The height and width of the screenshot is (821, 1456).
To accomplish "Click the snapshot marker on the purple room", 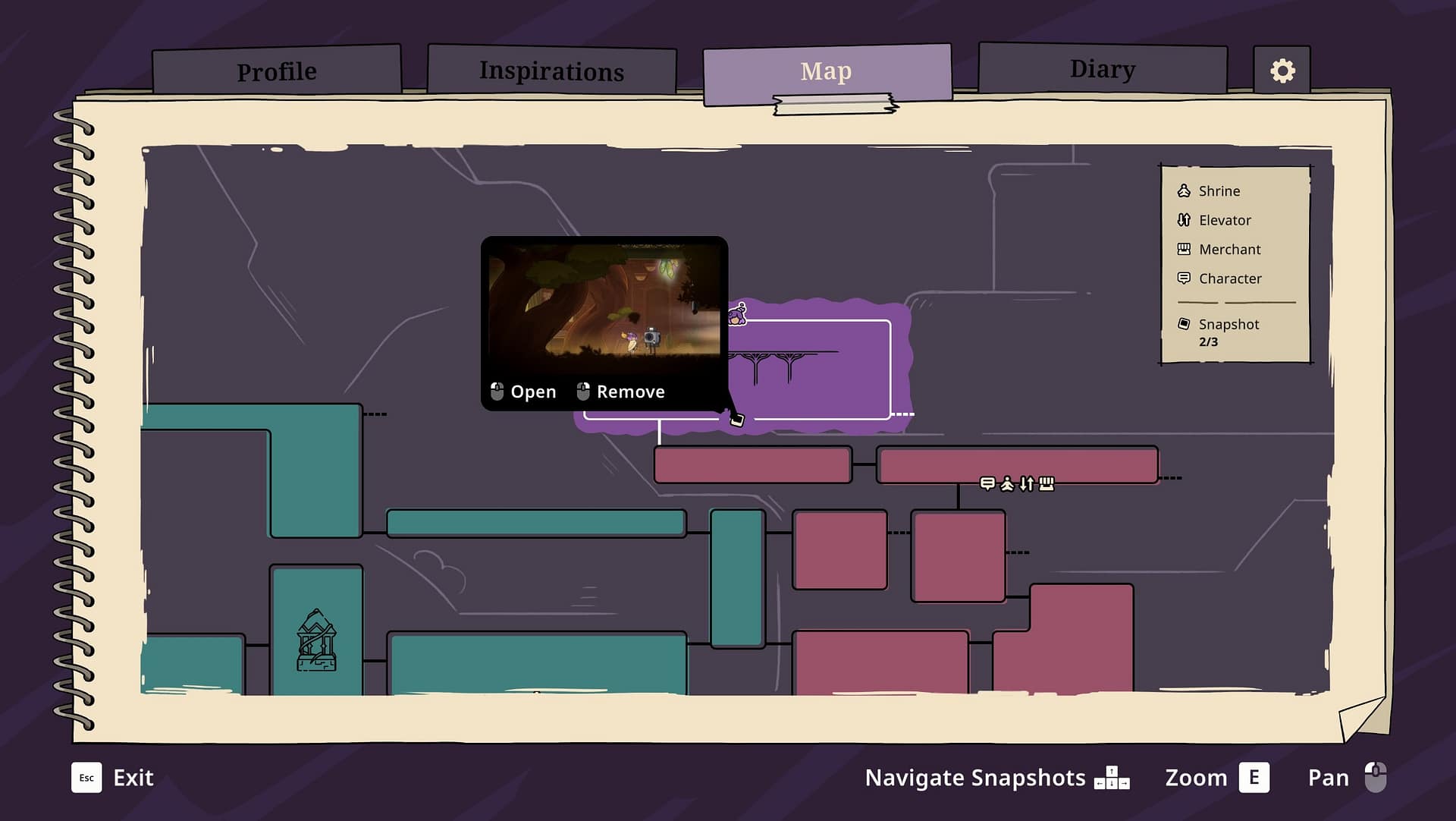I will [736, 419].
